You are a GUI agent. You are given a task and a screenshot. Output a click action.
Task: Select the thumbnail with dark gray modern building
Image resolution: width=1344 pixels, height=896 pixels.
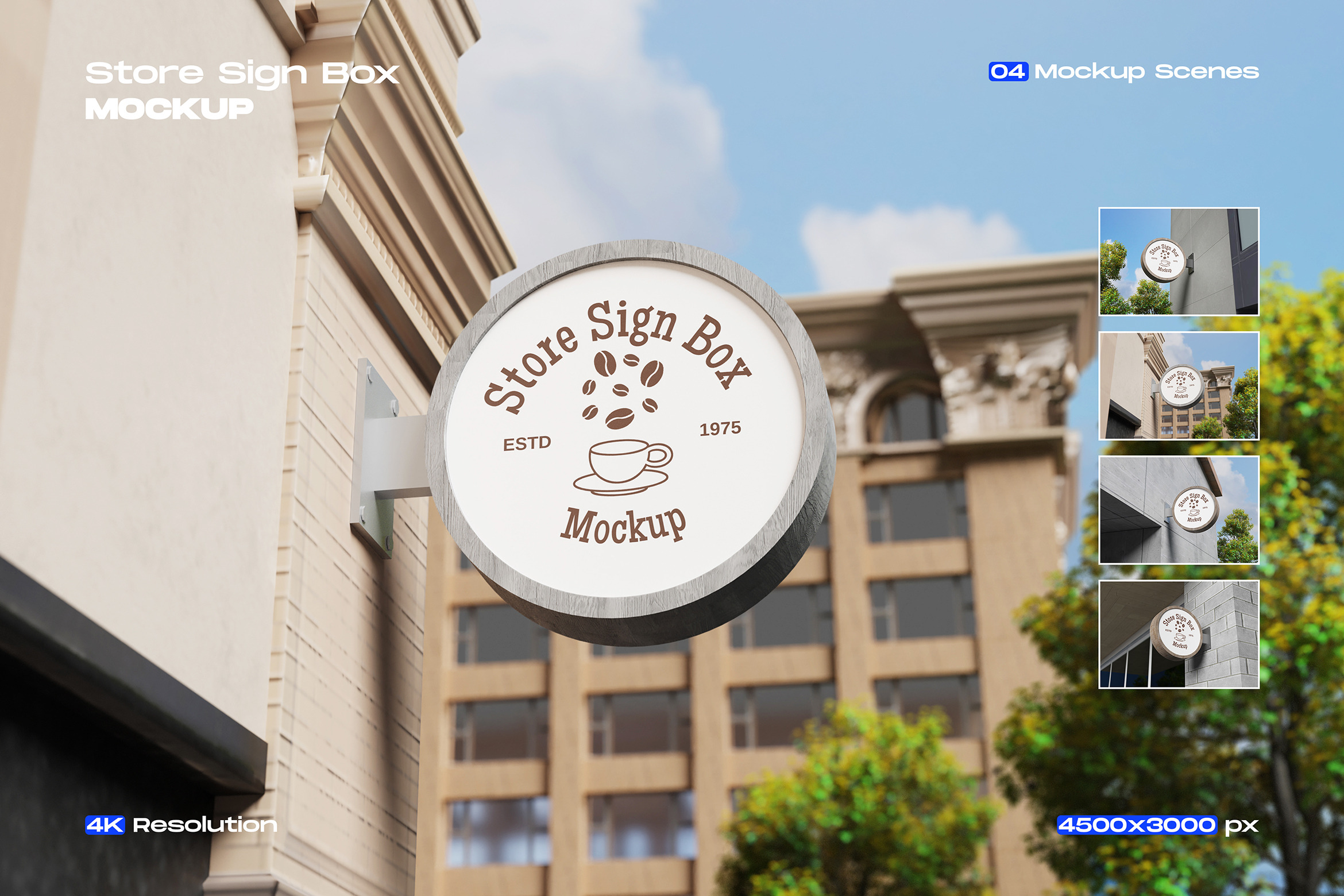[1179, 261]
